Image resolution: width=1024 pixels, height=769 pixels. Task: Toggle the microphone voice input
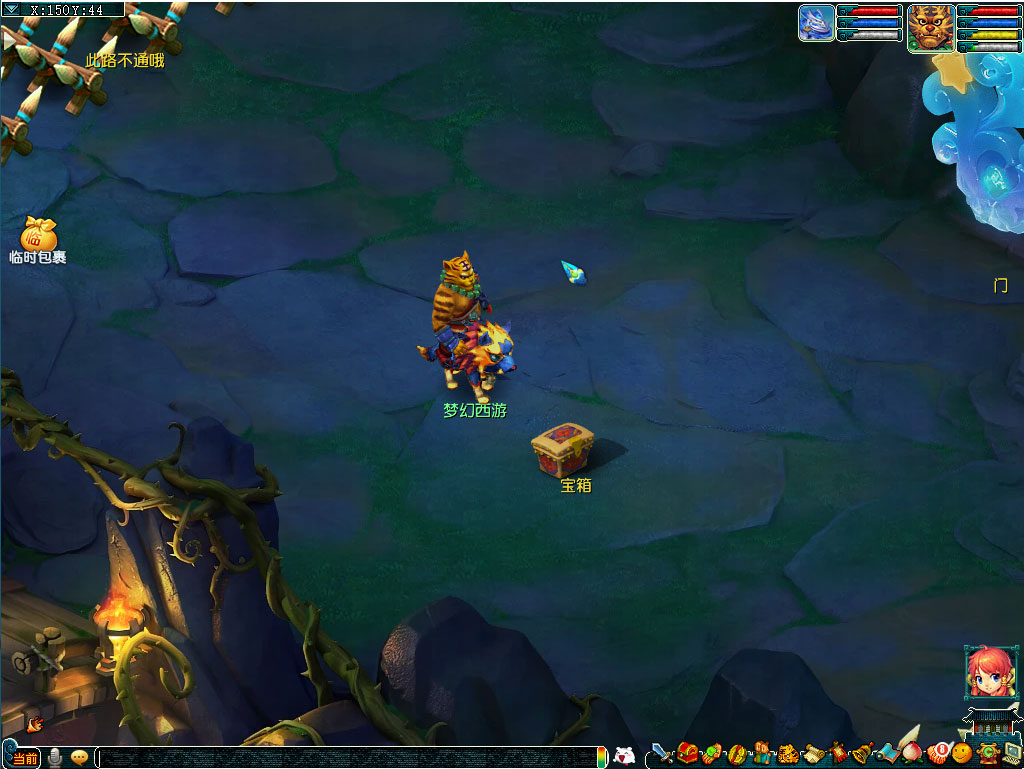coord(56,757)
